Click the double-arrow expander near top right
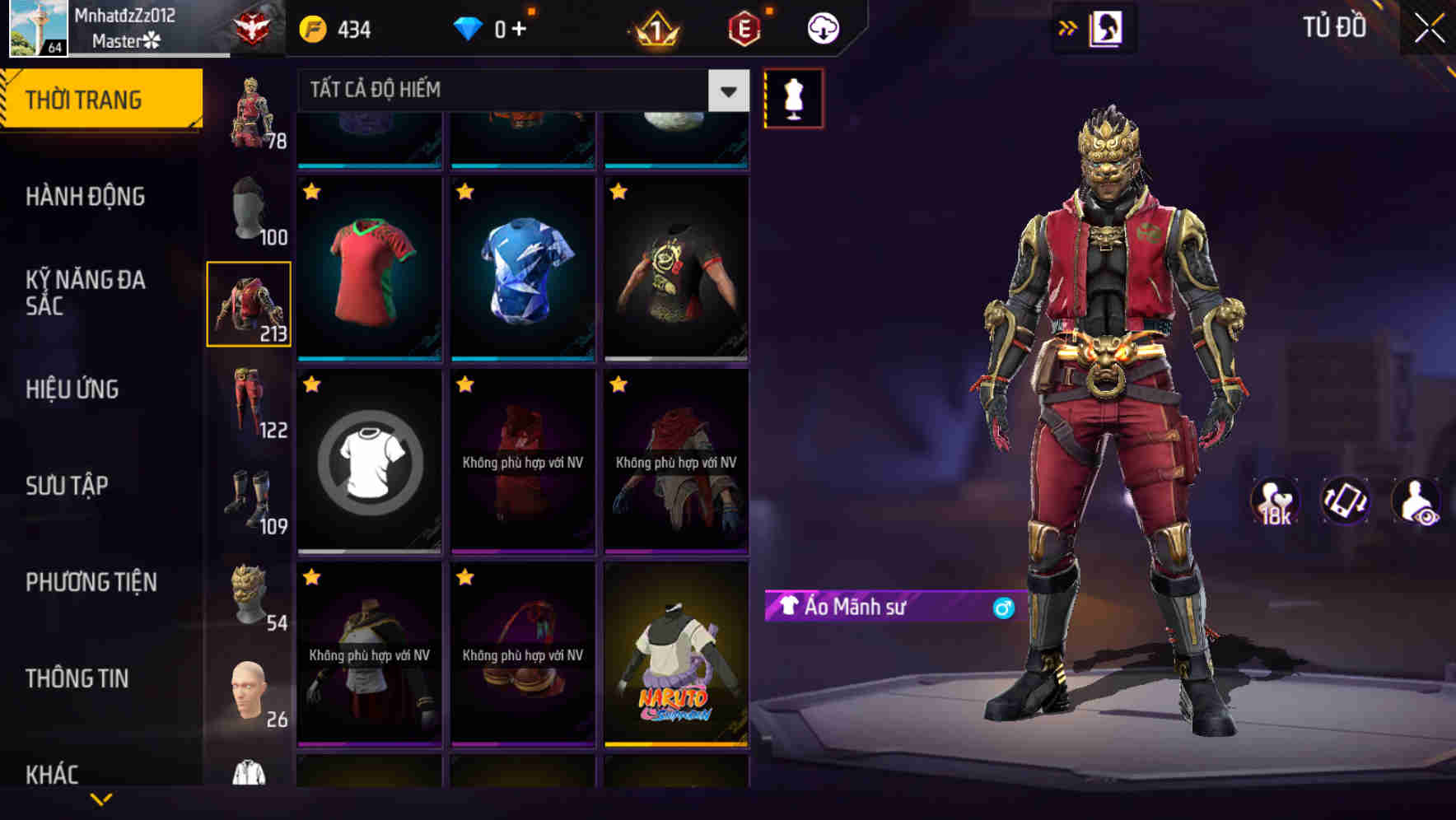Image resolution: width=1456 pixels, height=820 pixels. click(x=1067, y=27)
